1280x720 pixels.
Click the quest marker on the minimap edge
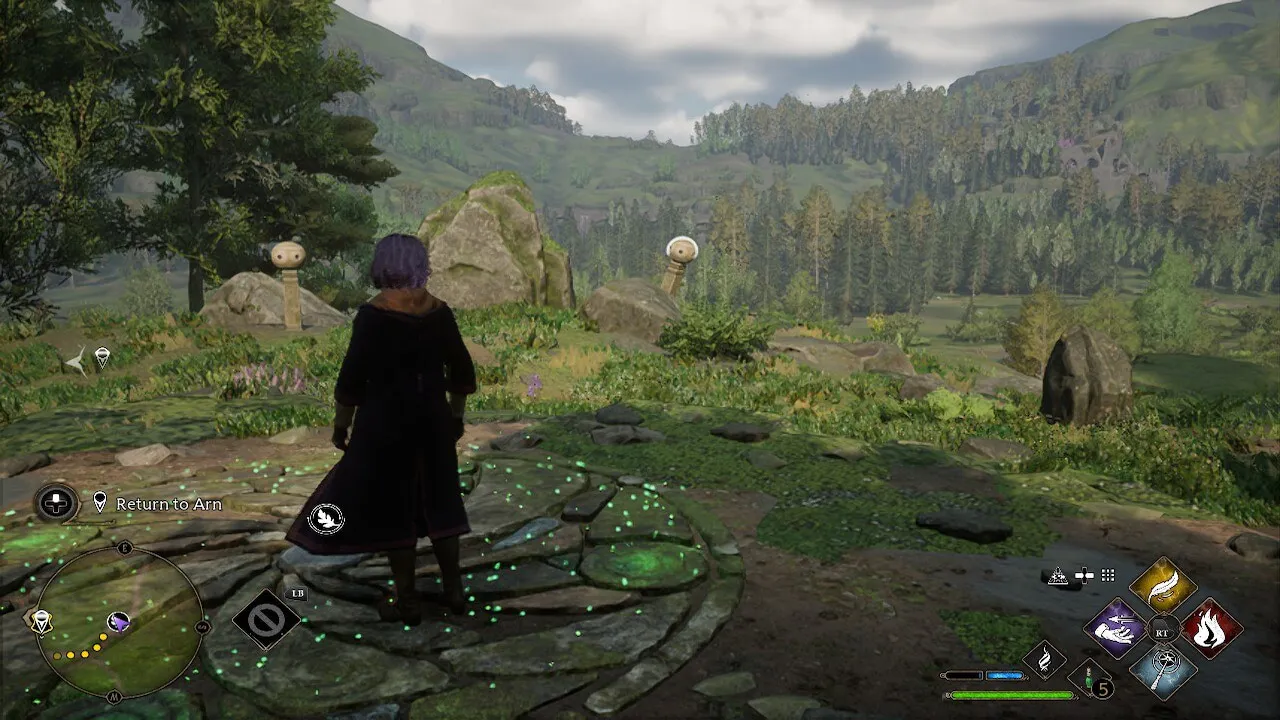tap(39, 622)
